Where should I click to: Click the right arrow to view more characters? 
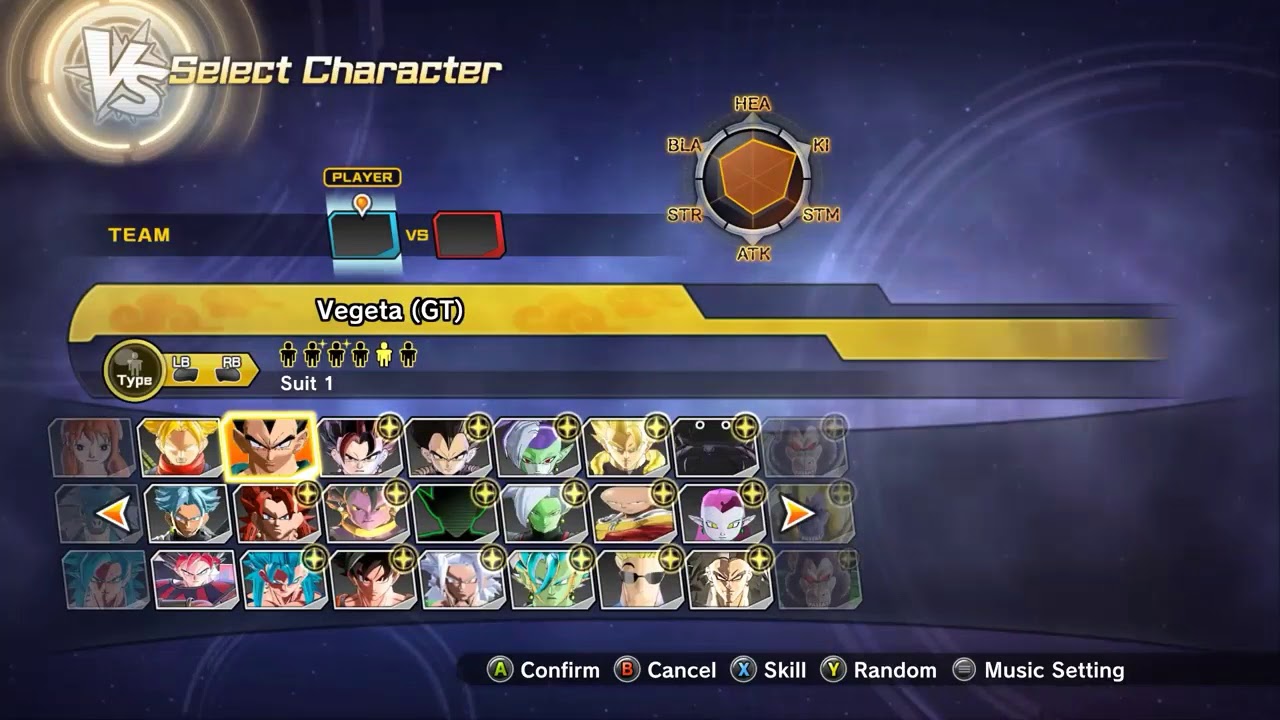tap(797, 512)
